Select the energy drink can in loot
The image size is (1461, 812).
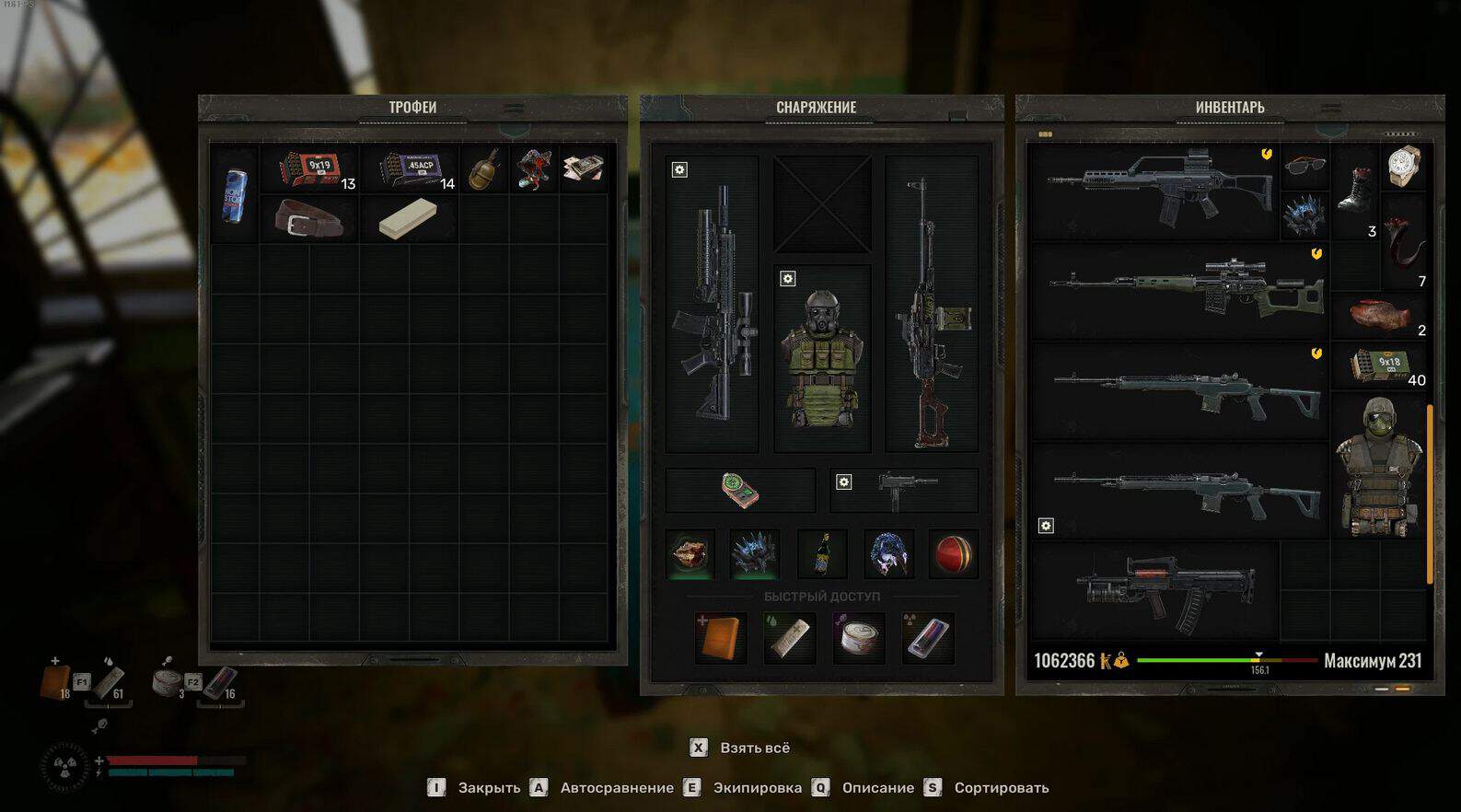(x=235, y=194)
